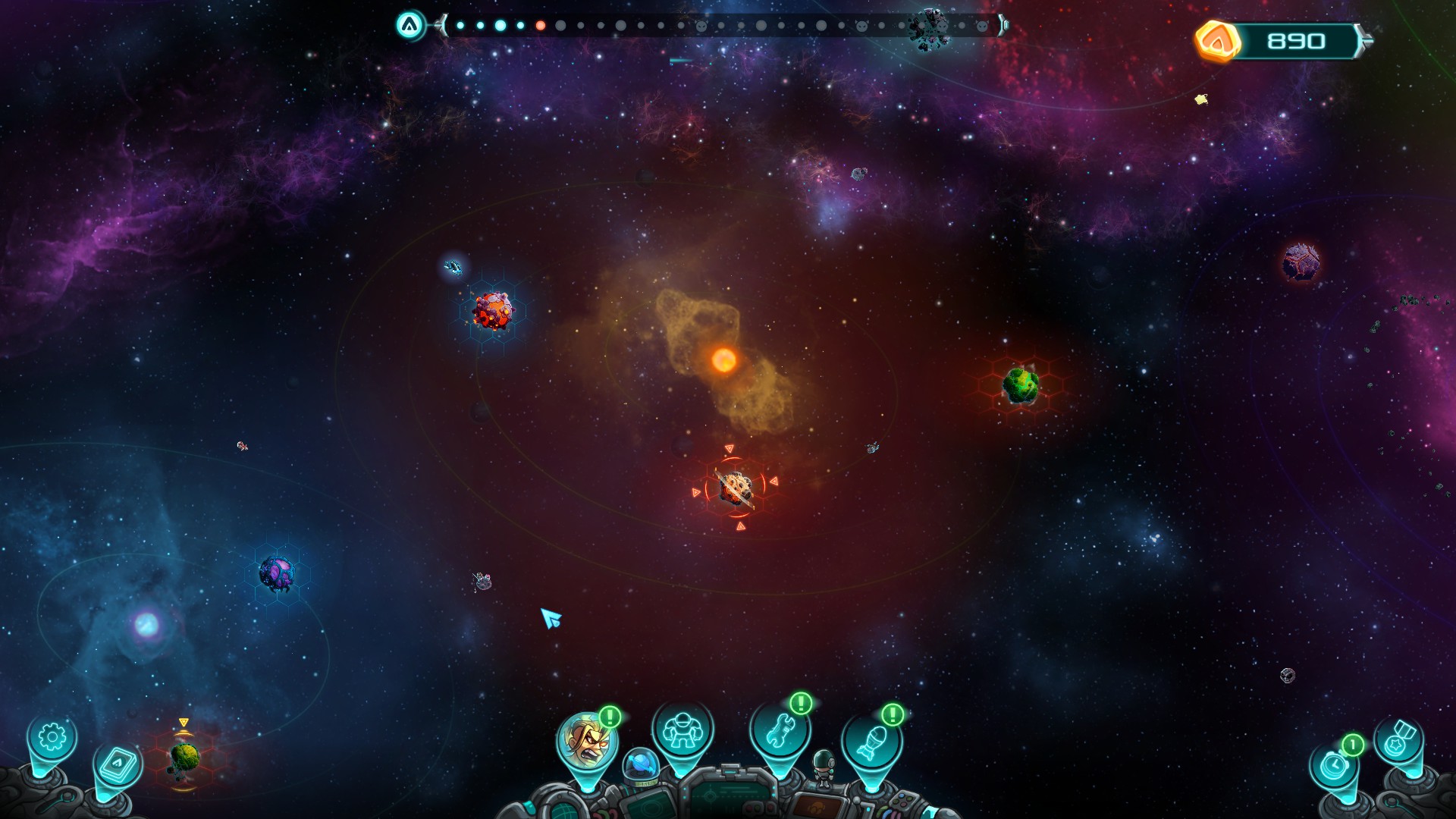Choose the red lava planet level
The width and height of the screenshot is (1456, 819).
(x=493, y=310)
